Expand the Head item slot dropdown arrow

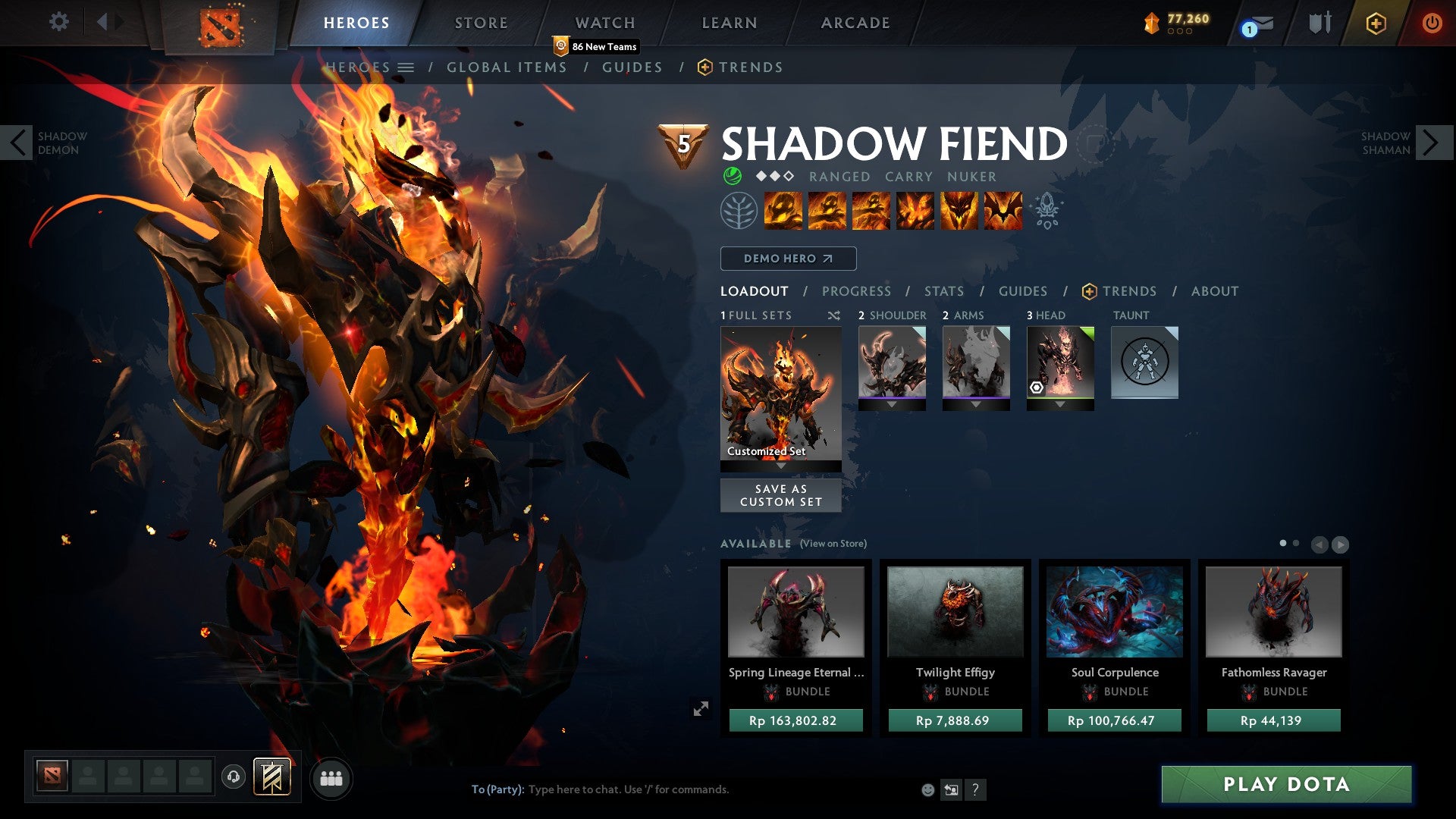(x=1061, y=404)
